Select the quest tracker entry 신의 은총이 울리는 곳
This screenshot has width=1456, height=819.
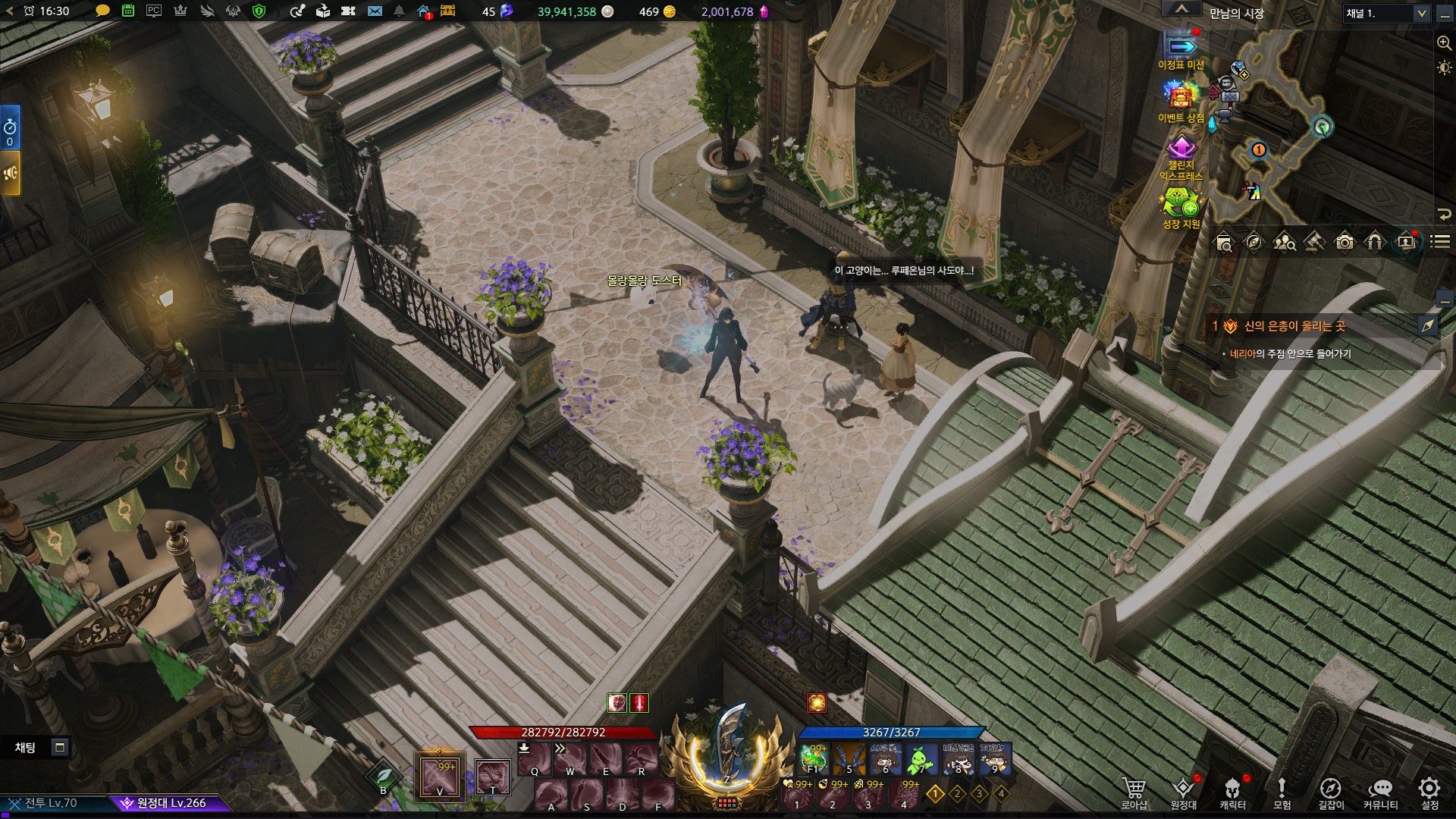[1294, 326]
